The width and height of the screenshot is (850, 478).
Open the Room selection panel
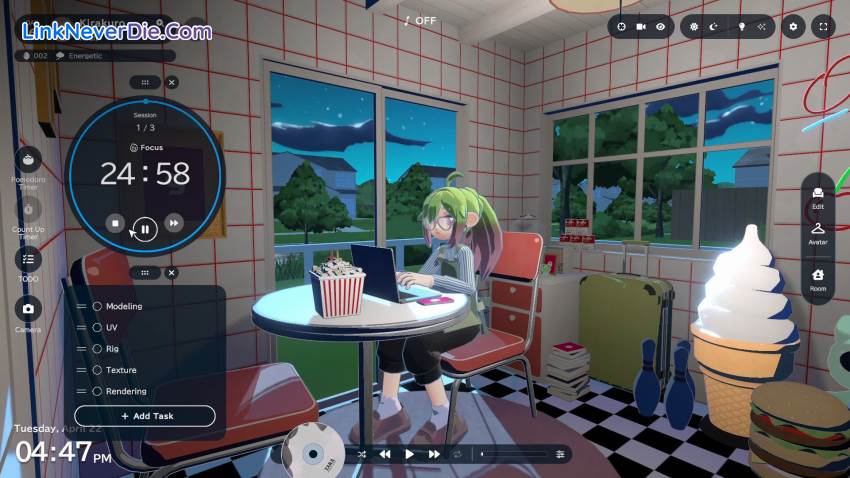pos(818,278)
